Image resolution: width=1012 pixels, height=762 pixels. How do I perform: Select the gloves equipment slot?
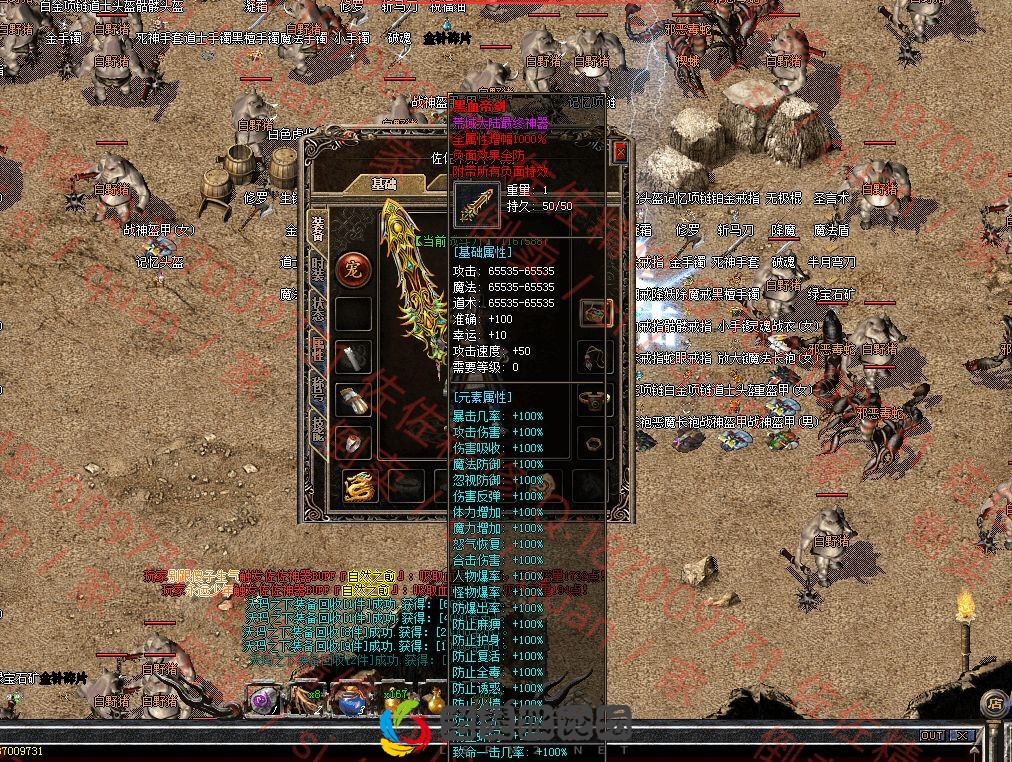(353, 400)
